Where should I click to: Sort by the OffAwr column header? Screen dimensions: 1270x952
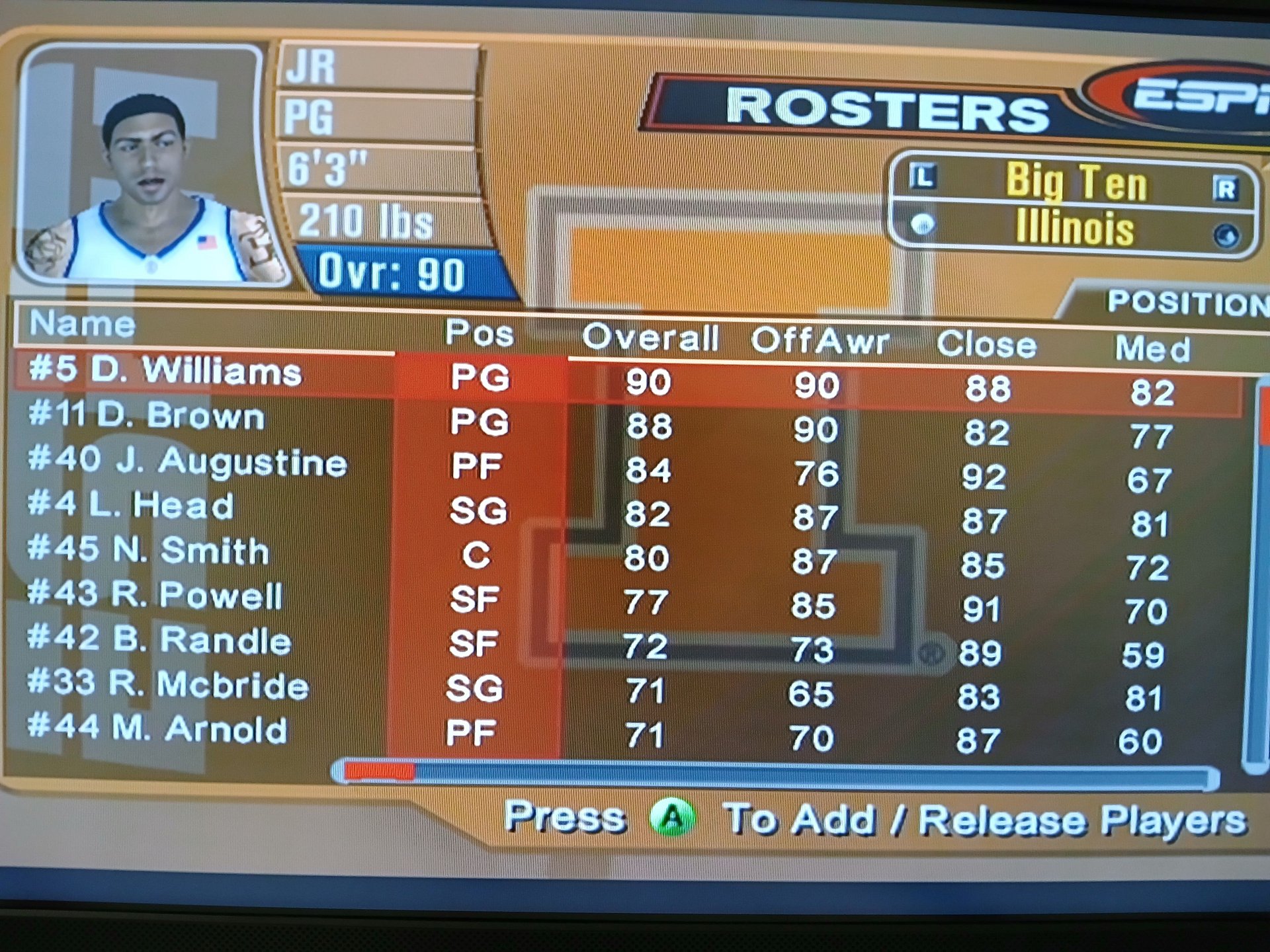[x=820, y=341]
